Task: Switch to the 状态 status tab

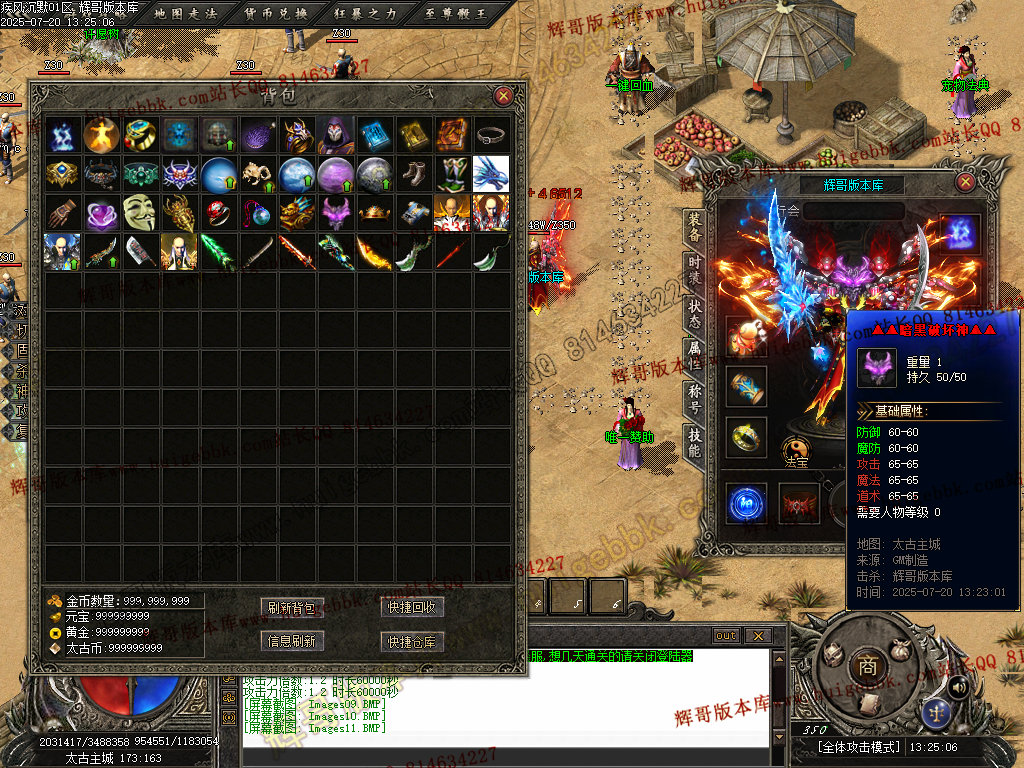Action: 695,313
